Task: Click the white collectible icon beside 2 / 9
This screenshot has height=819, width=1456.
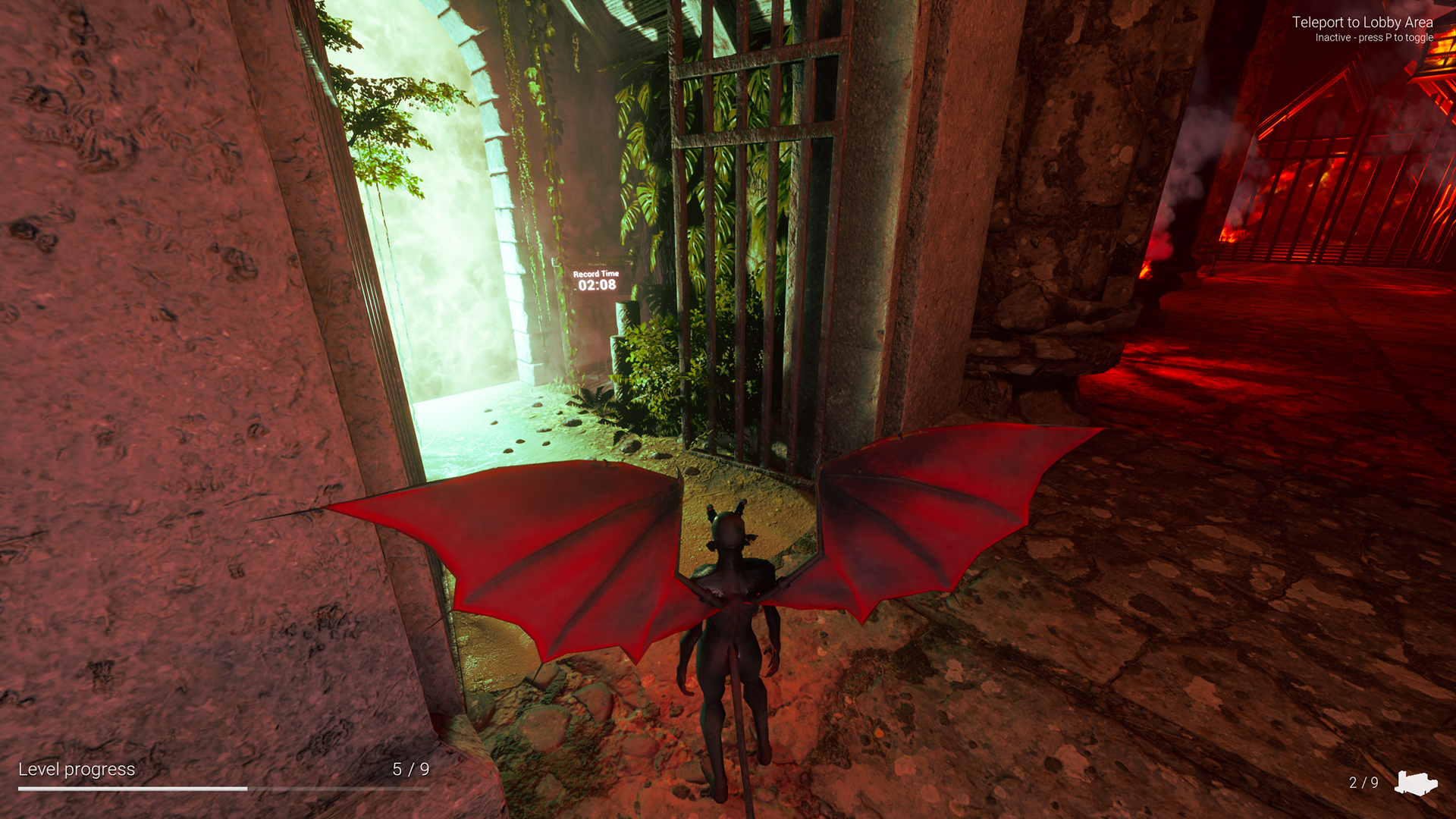Action: [1415, 783]
